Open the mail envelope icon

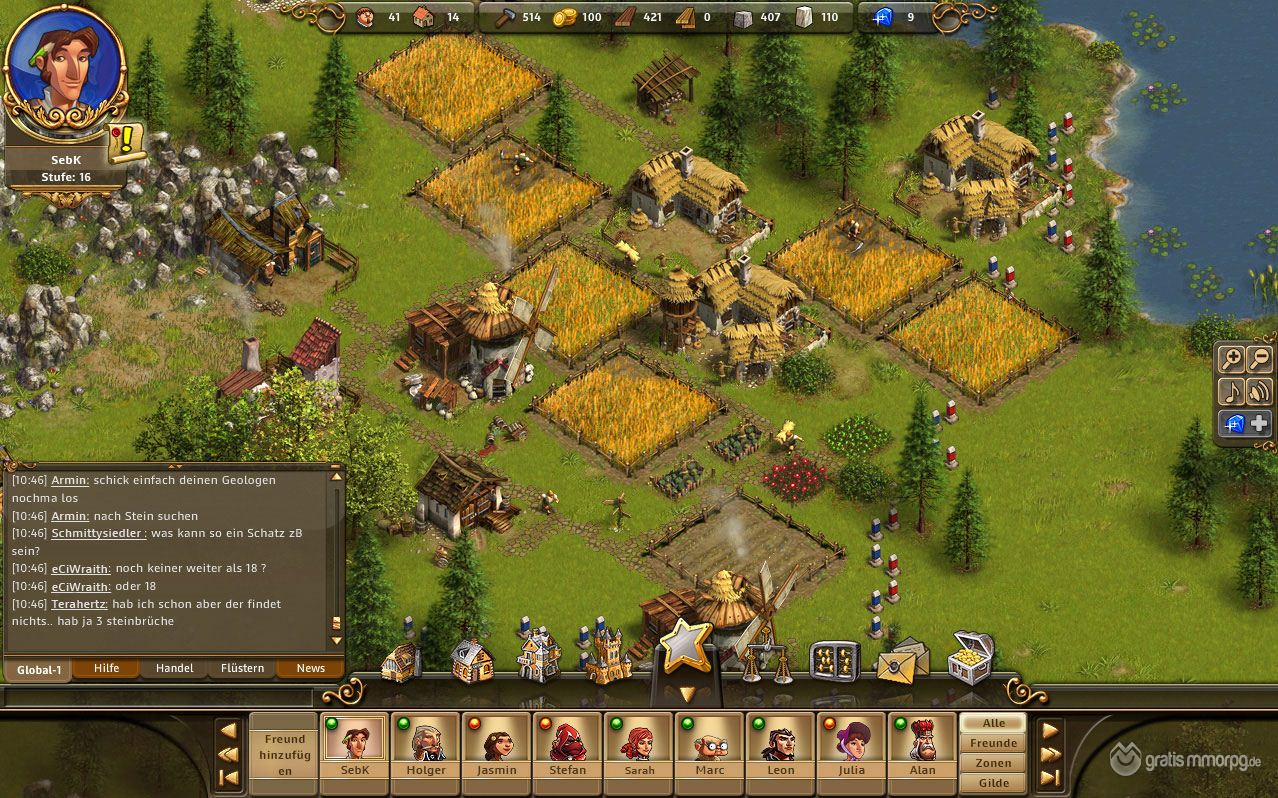(x=902, y=660)
